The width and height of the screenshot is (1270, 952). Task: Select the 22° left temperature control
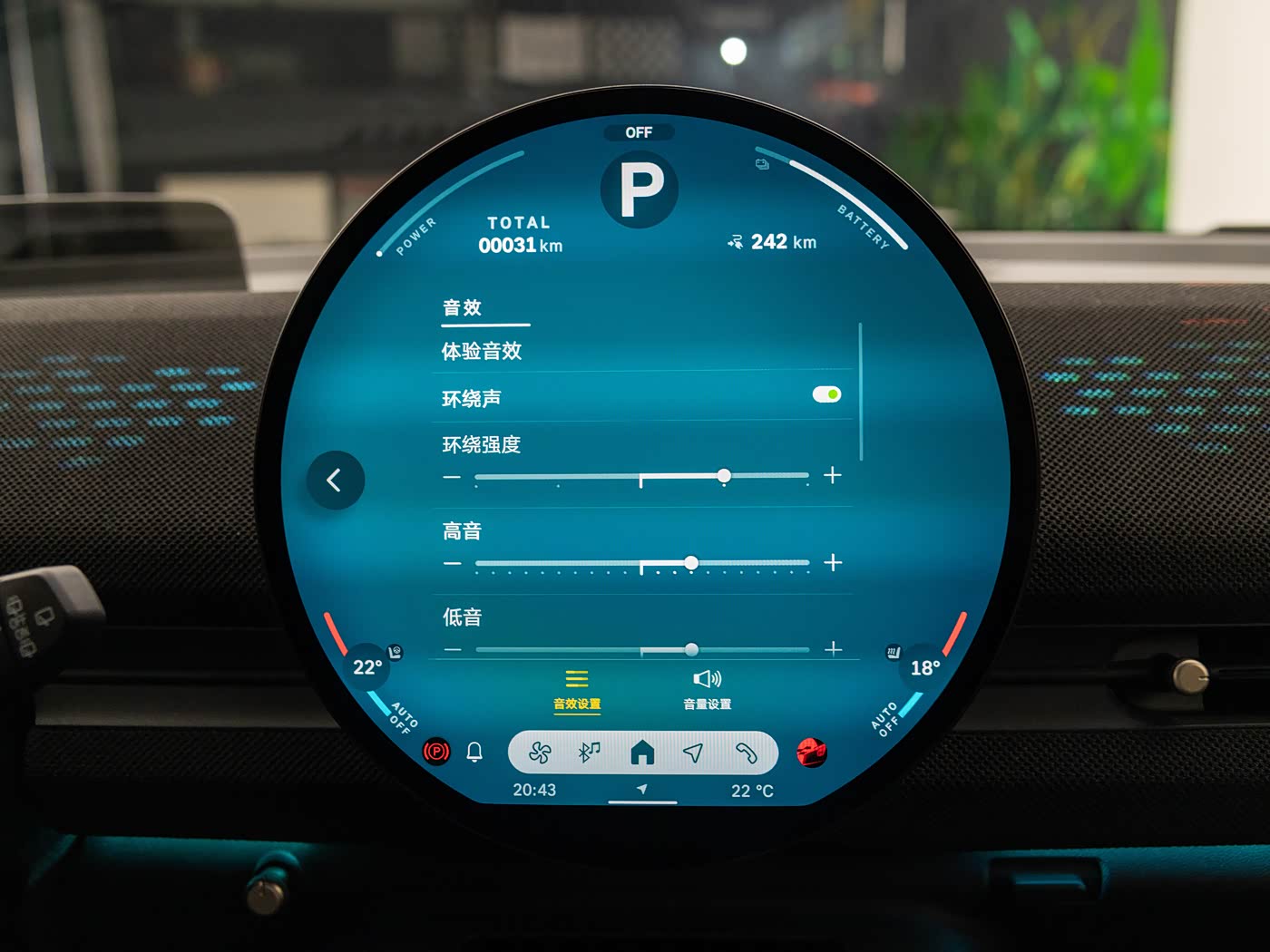pyautogui.click(x=367, y=667)
